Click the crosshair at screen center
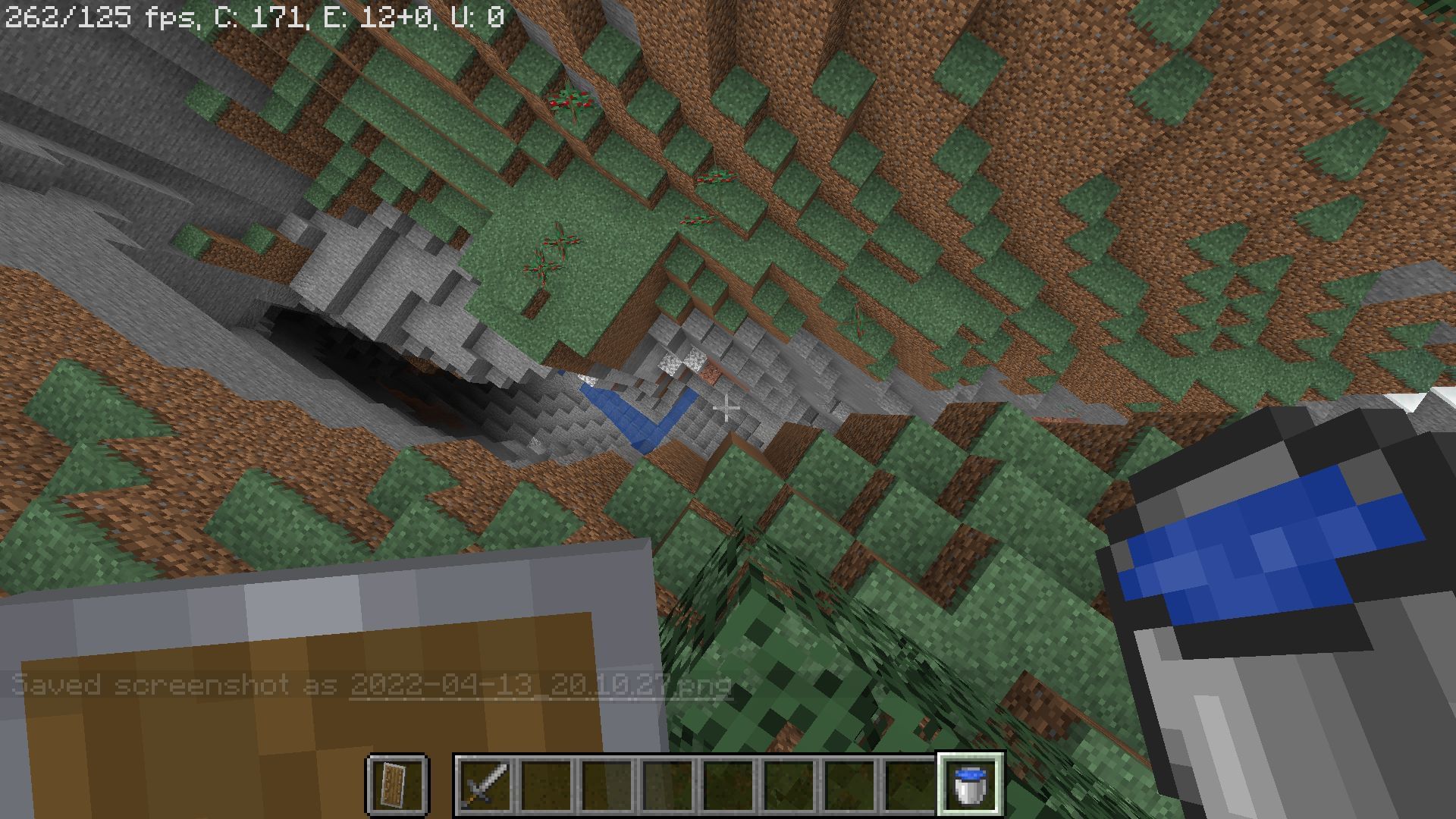1456x819 pixels. (728, 409)
